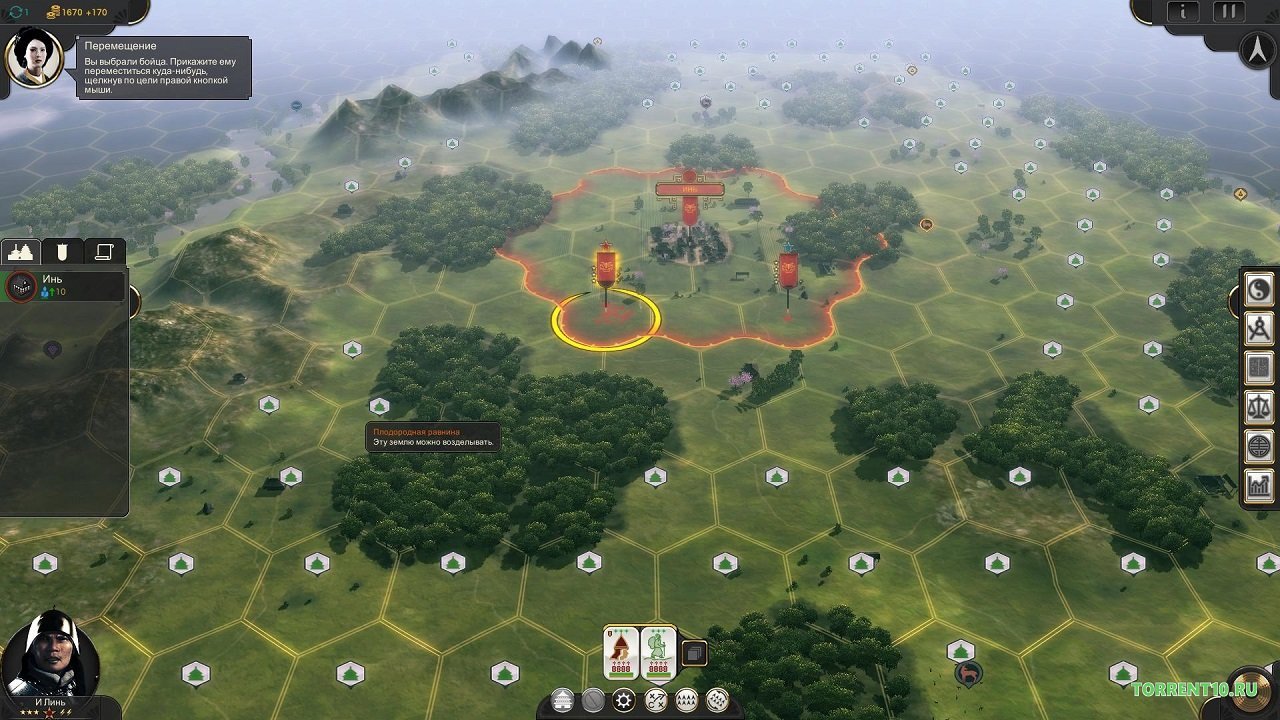Expand the unit stack layers icon
The image size is (1280, 720).
click(695, 653)
